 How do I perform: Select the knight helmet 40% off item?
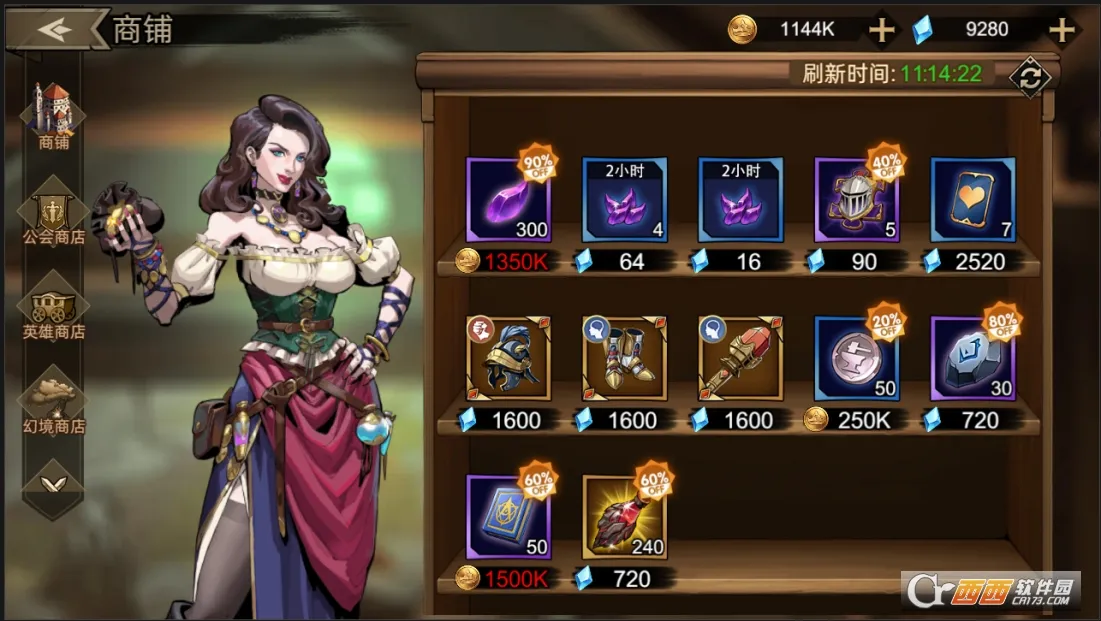856,200
